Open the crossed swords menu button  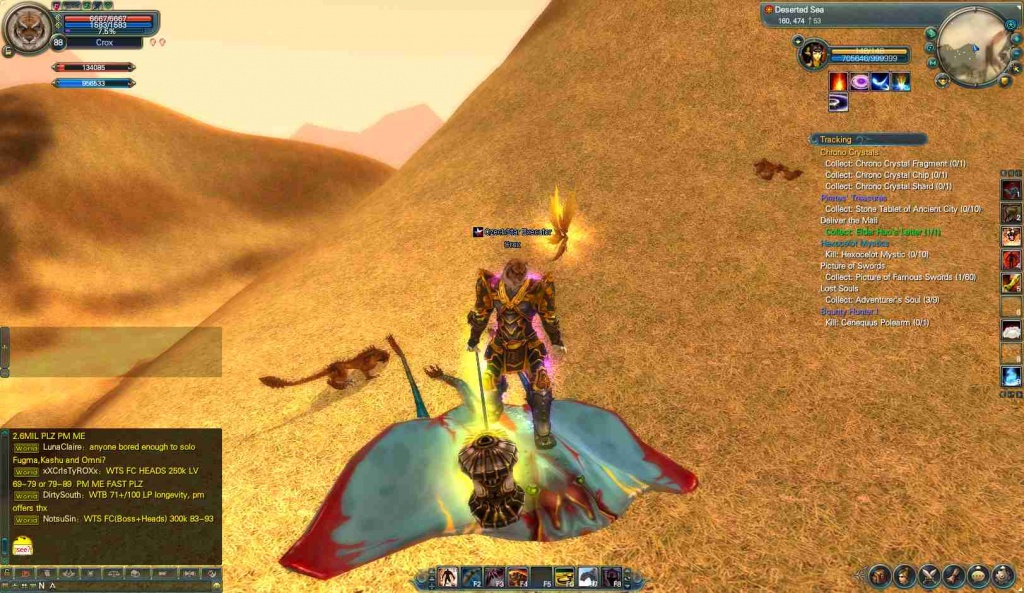pos(930,576)
